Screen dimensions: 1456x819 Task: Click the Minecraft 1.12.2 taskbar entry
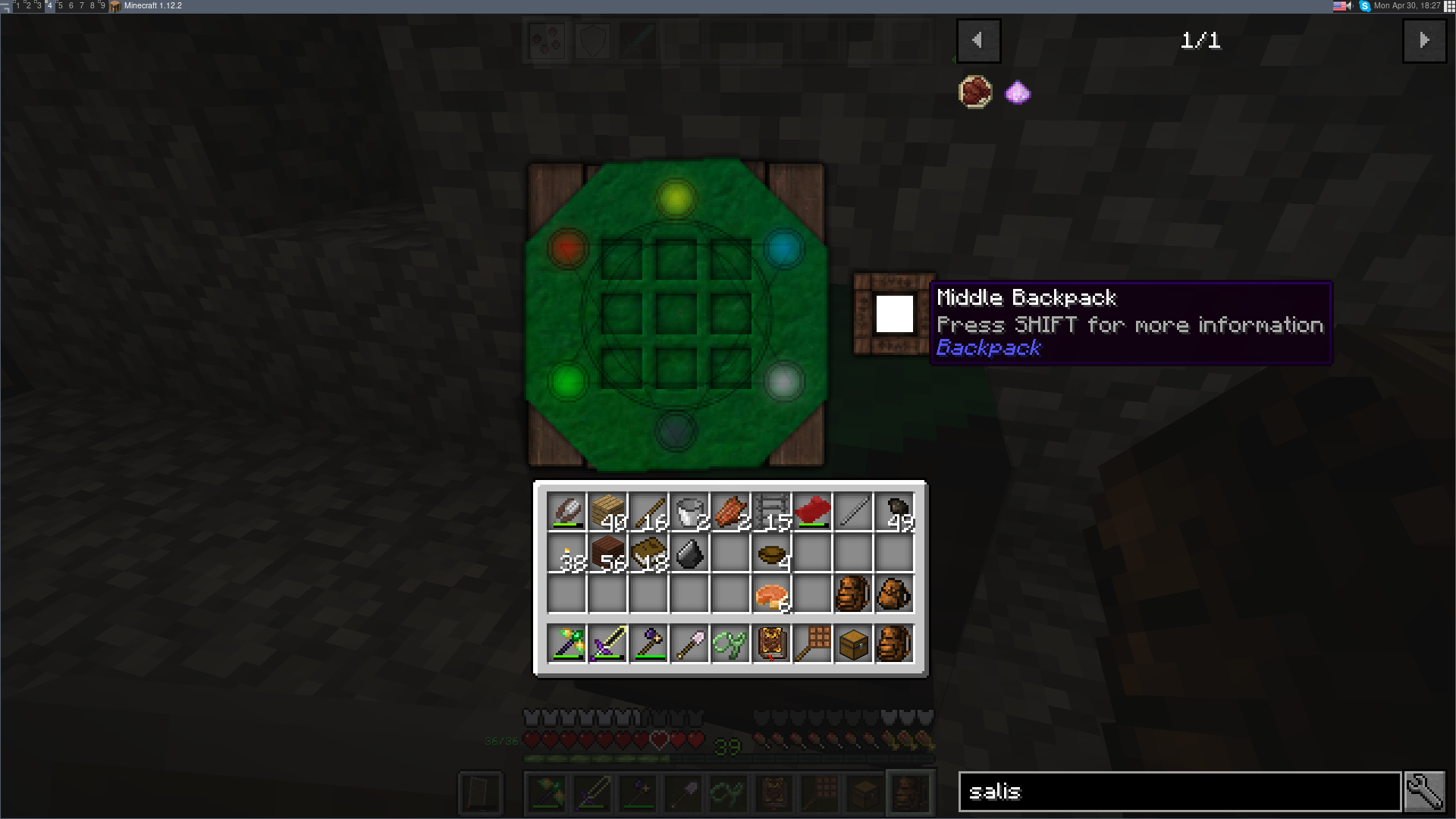click(151, 5)
